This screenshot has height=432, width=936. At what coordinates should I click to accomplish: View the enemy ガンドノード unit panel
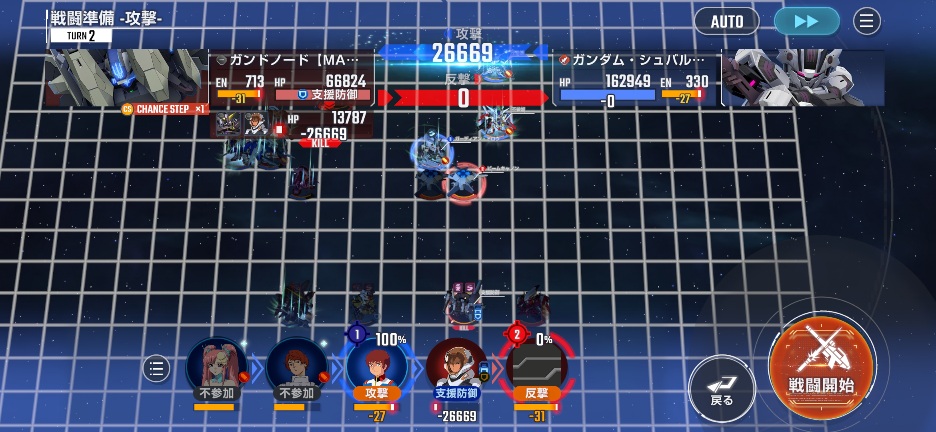point(292,78)
